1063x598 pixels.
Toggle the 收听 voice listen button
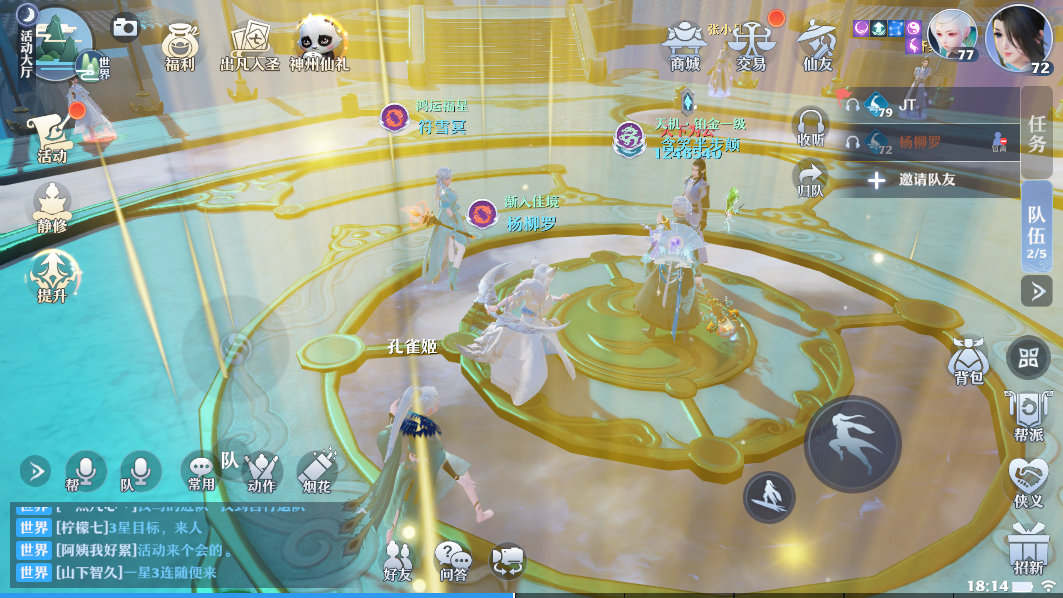[x=810, y=127]
